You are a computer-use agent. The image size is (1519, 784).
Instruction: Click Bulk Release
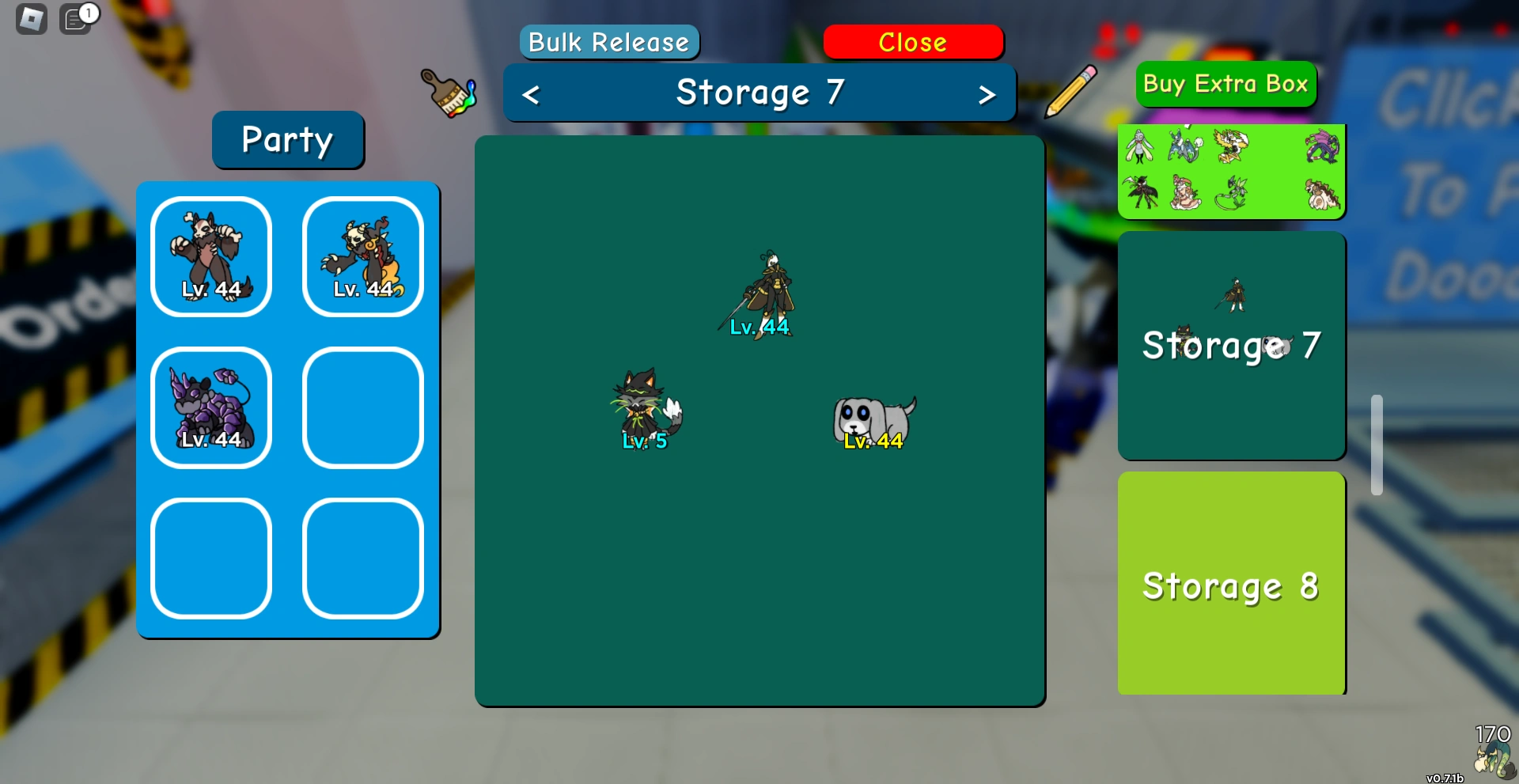pyautogui.click(x=608, y=42)
